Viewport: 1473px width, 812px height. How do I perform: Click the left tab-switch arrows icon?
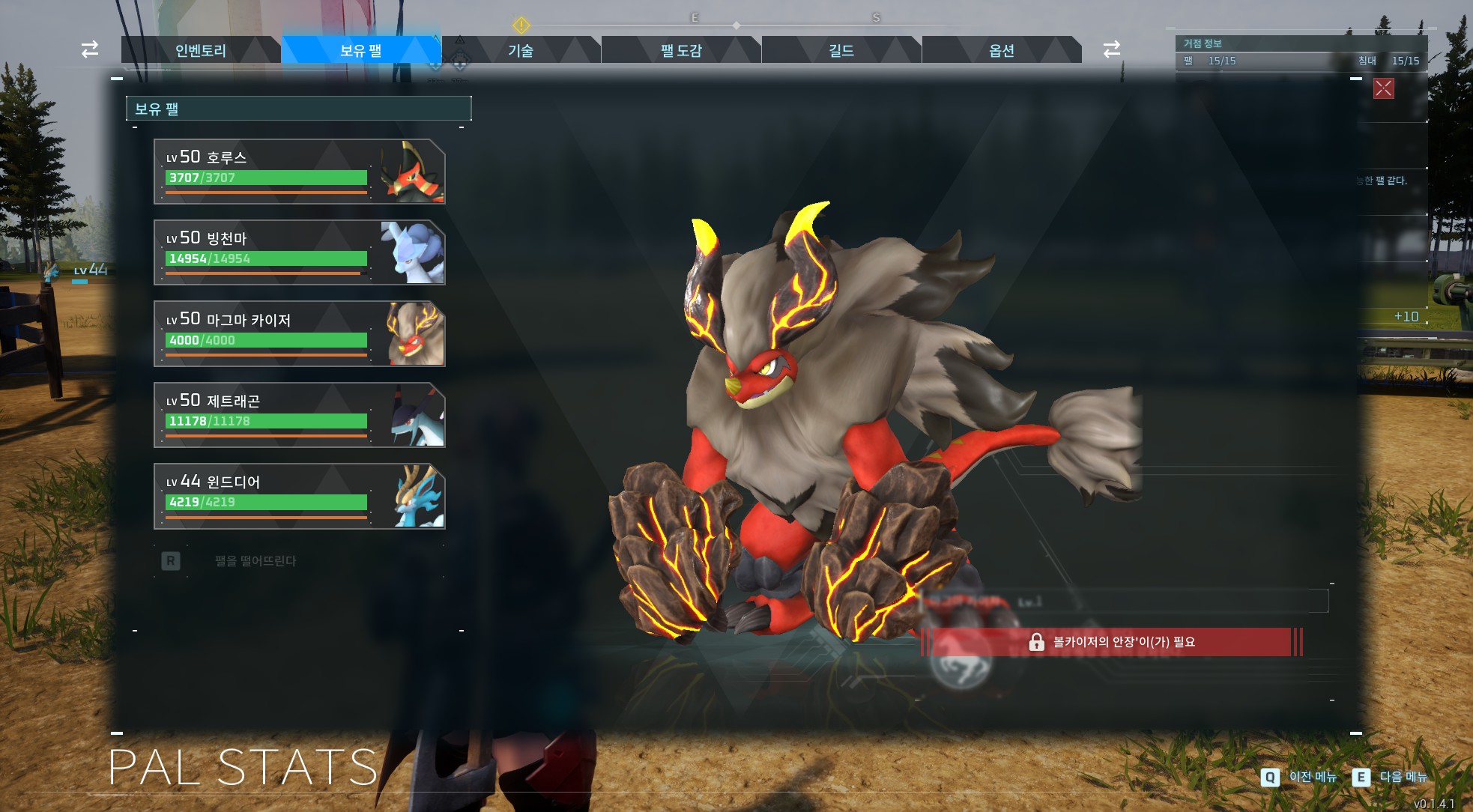[x=90, y=49]
